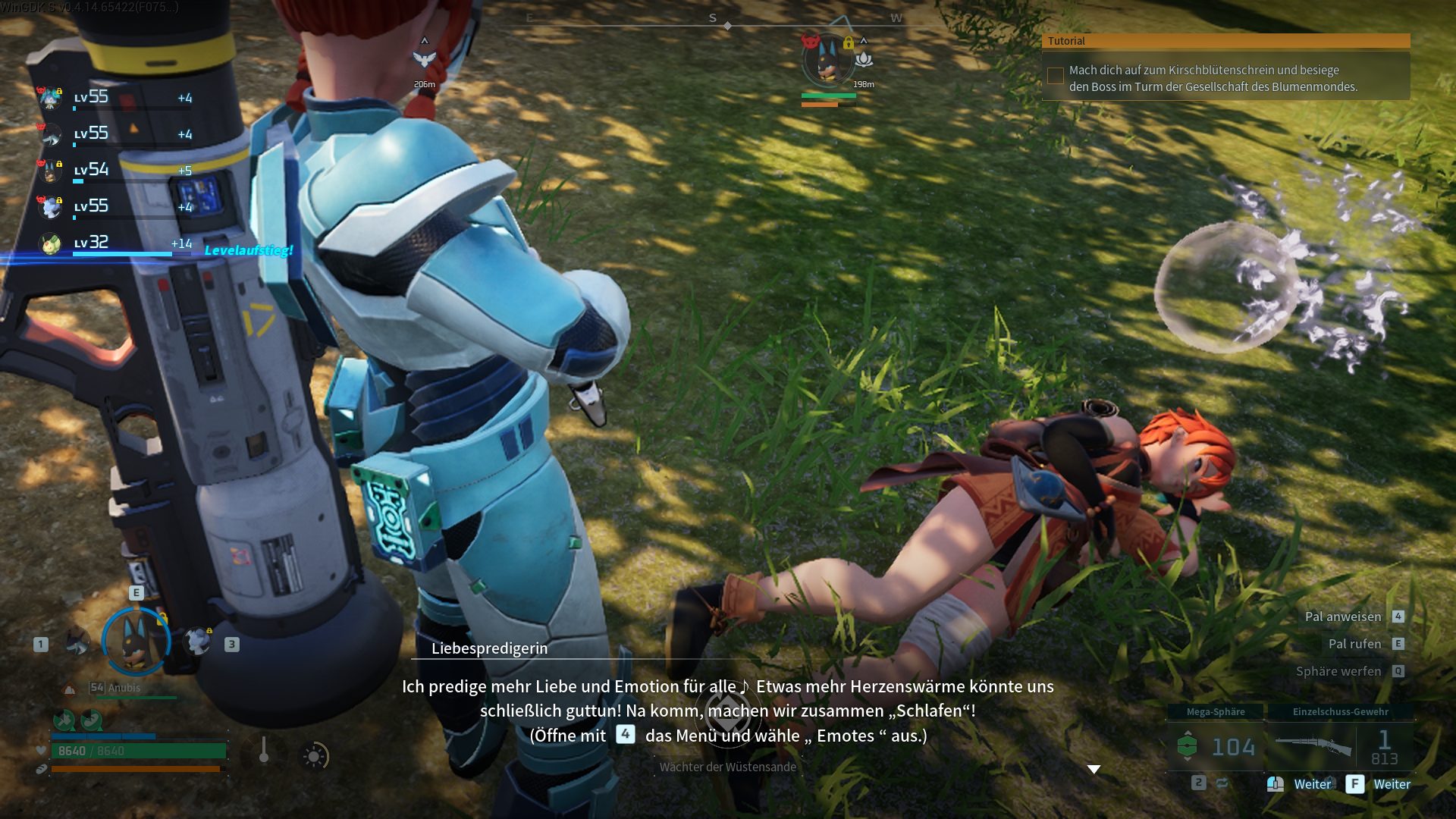Choose the next pal icon beside Anubis

point(199,642)
